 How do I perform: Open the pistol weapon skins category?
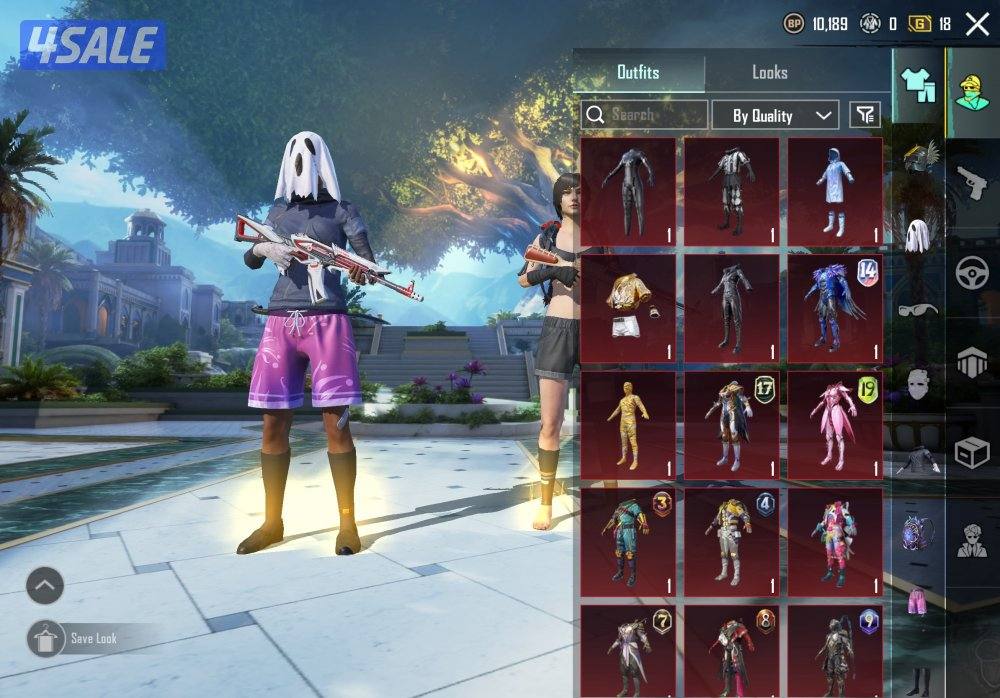pos(971,182)
